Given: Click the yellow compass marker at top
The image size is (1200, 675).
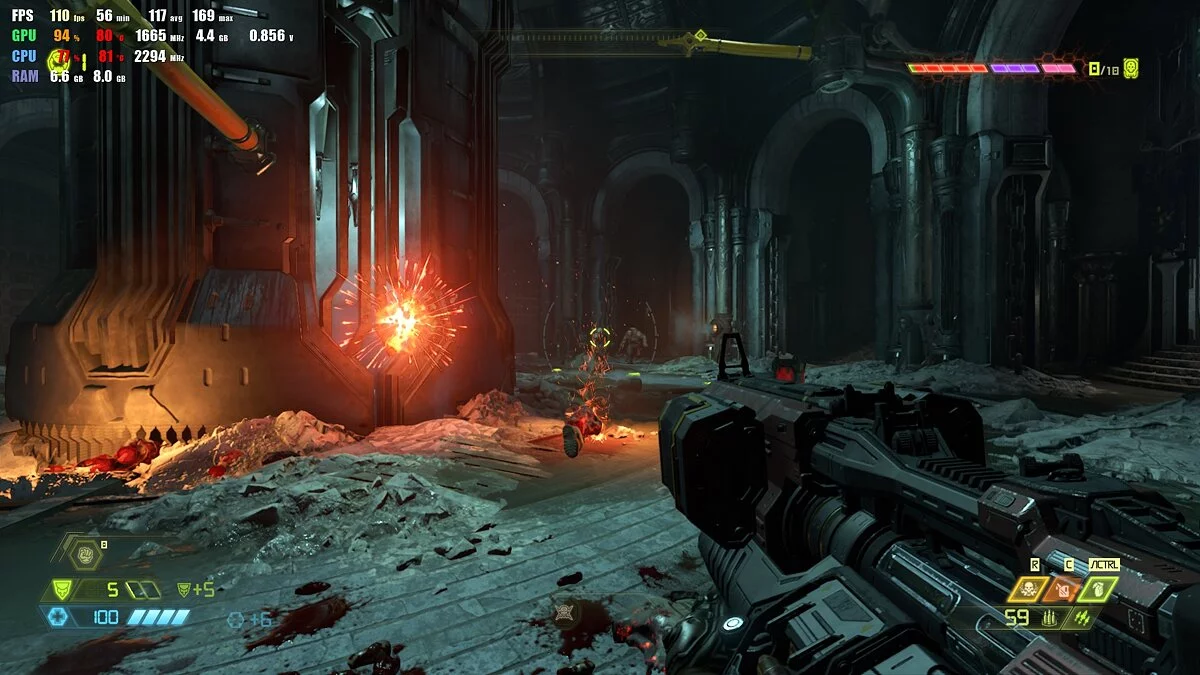Looking at the screenshot, I should pos(700,36).
